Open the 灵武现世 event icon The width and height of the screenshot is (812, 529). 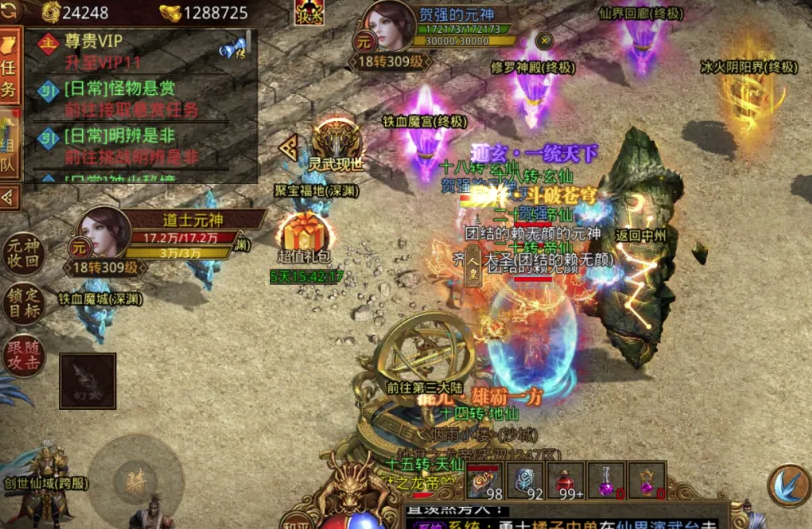pyautogui.click(x=334, y=144)
